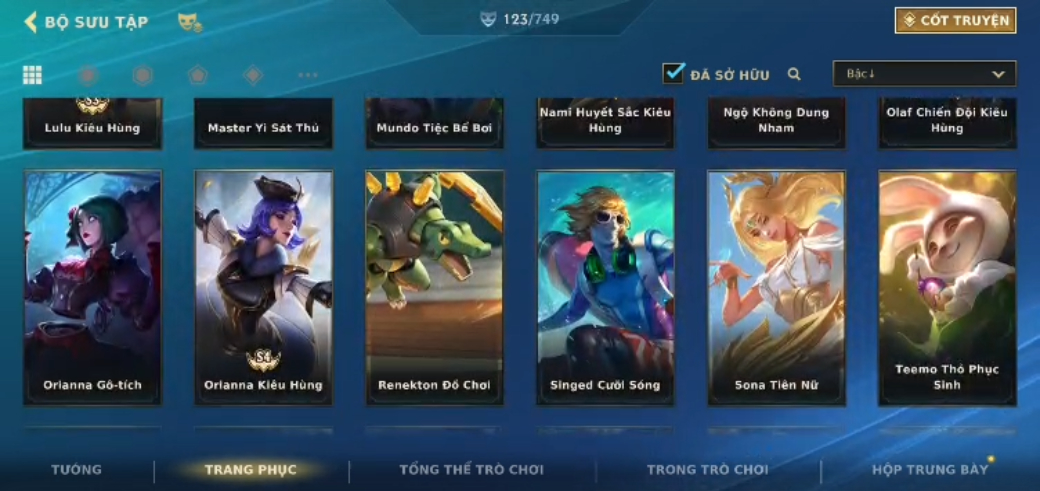Switch to the Trang Phục tab

click(x=250, y=470)
